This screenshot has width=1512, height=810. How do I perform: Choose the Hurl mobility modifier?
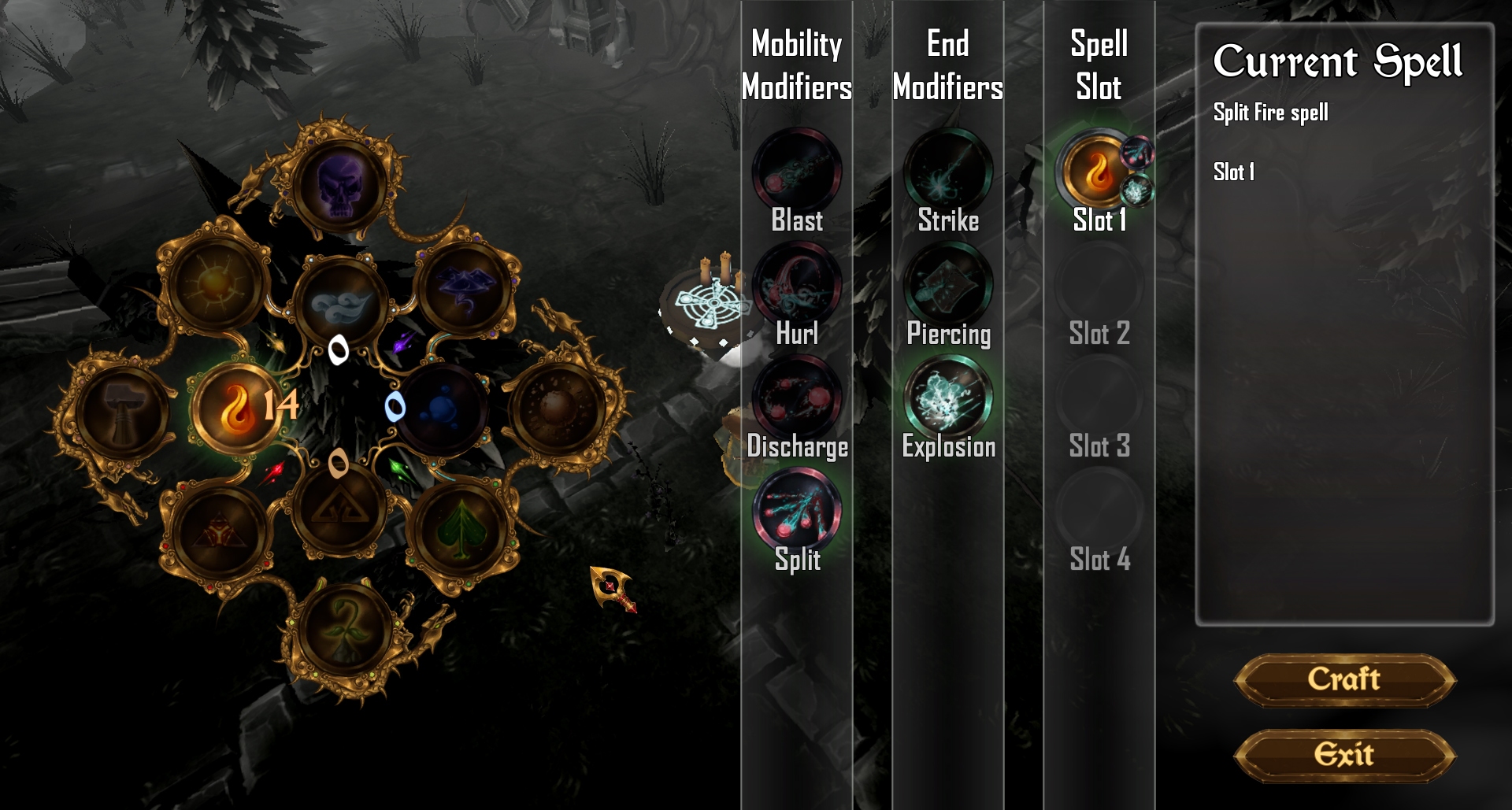coord(797,284)
